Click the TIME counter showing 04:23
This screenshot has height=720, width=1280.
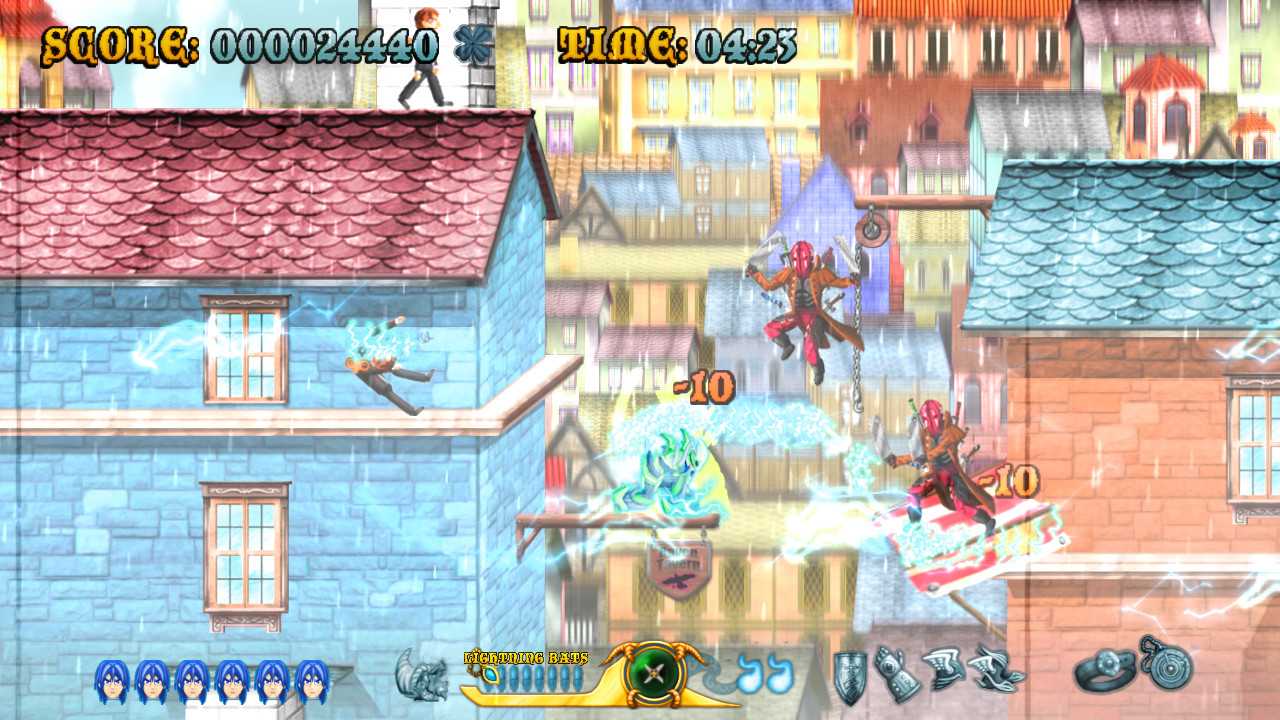point(745,42)
